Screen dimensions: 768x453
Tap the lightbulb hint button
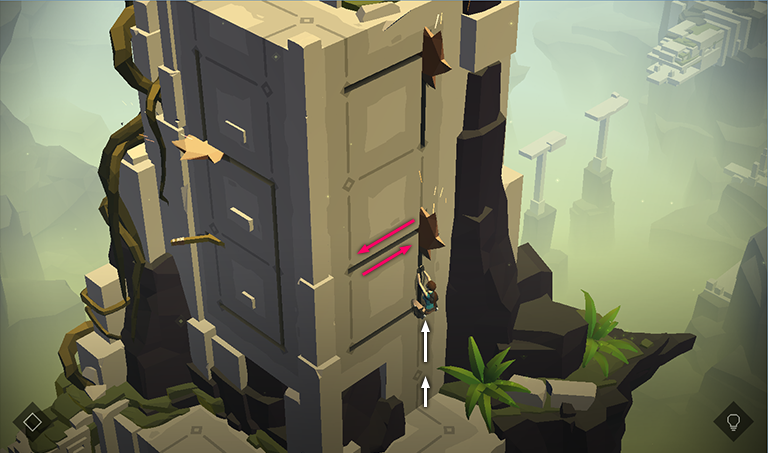tap(733, 421)
